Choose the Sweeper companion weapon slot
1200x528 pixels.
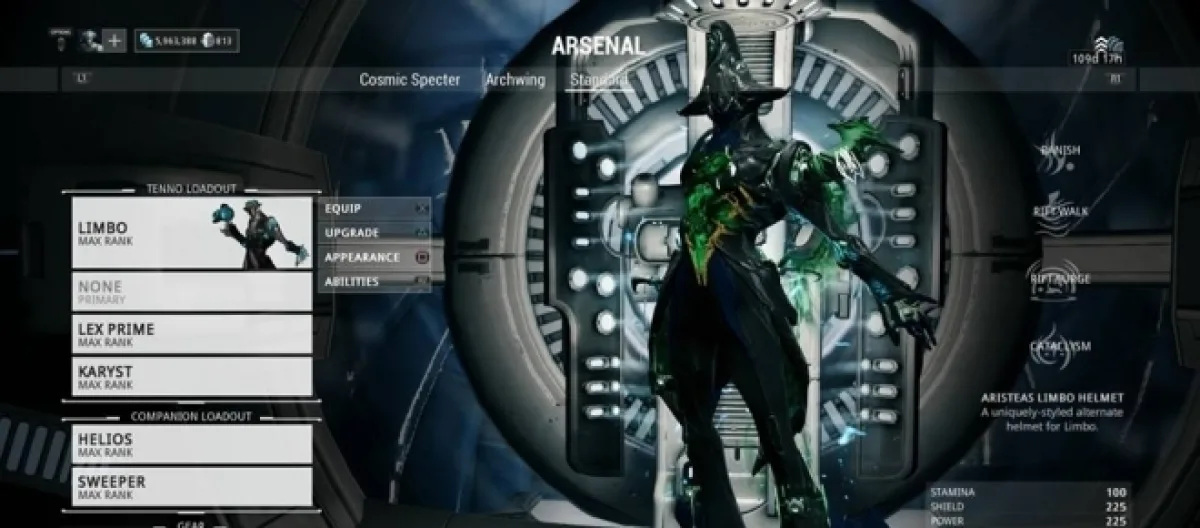[191, 487]
